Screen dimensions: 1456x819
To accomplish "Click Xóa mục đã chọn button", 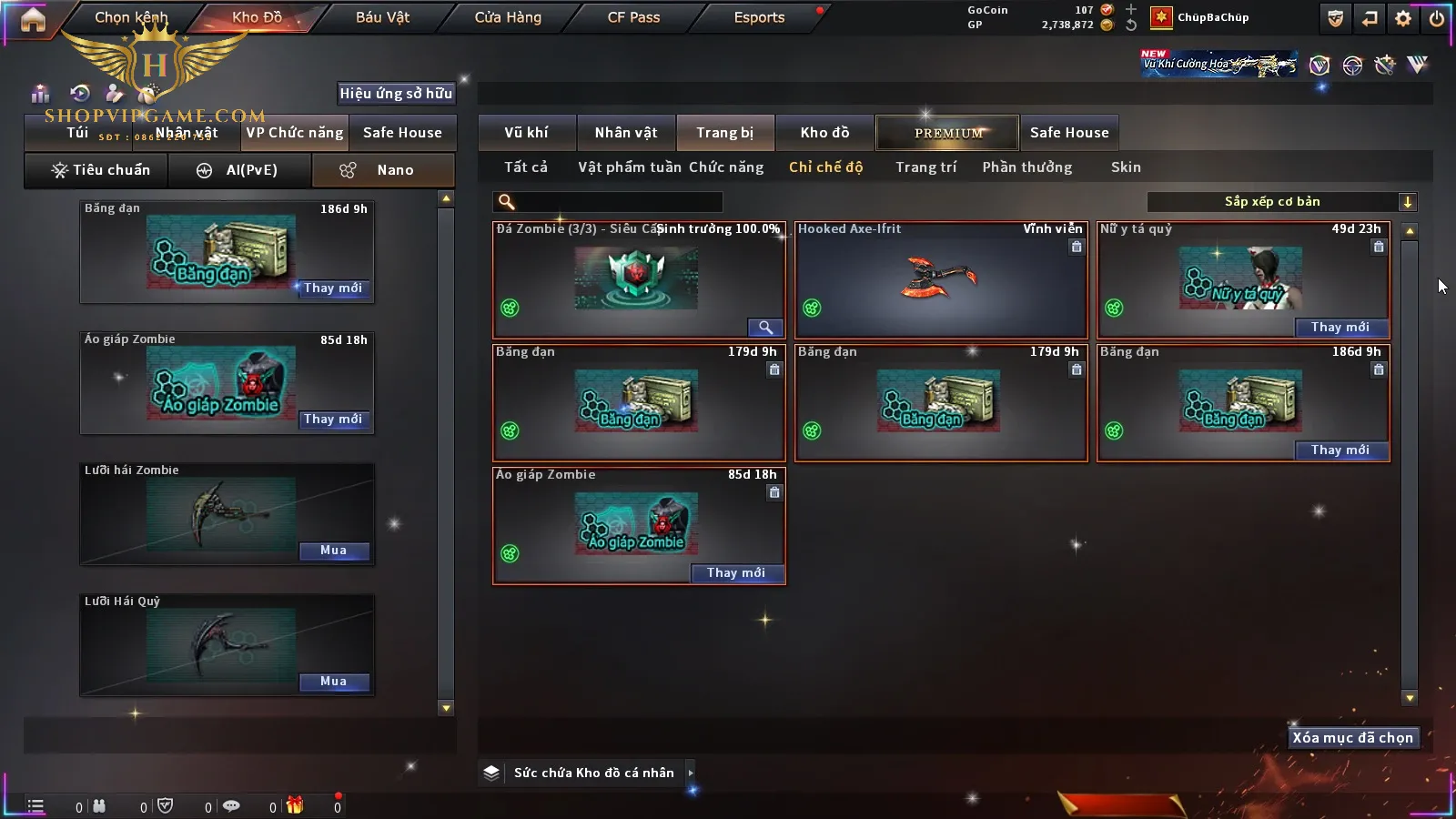I will point(1352,738).
